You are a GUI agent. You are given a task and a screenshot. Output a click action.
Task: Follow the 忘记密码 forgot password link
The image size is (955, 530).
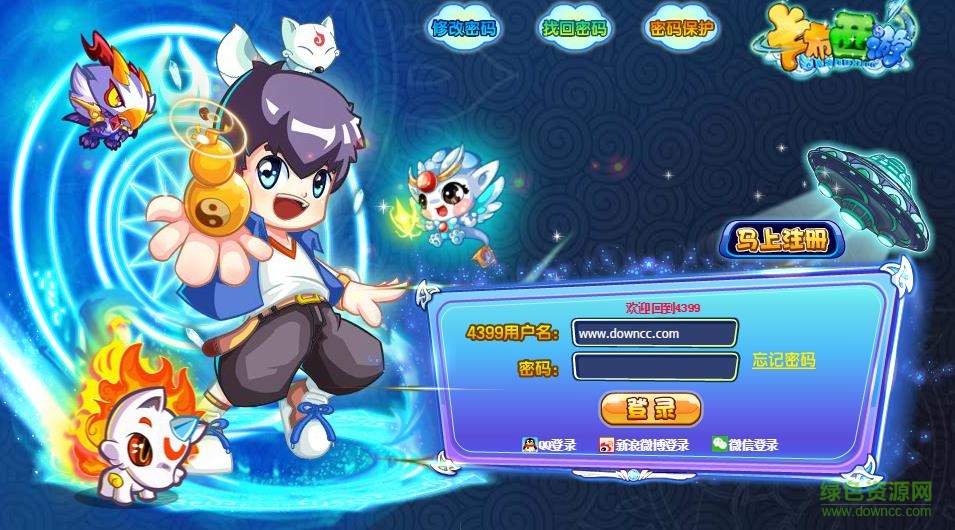click(x=784, y=361)
